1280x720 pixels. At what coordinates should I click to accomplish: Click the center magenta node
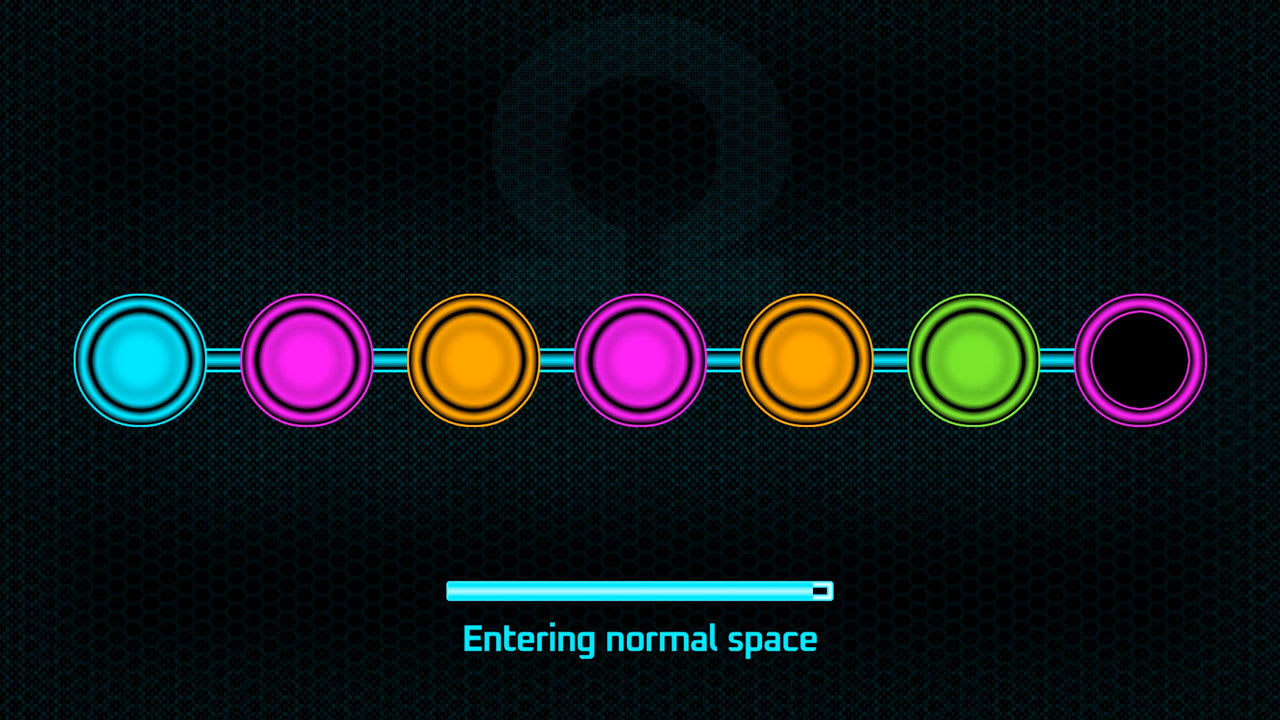(640, 361)
